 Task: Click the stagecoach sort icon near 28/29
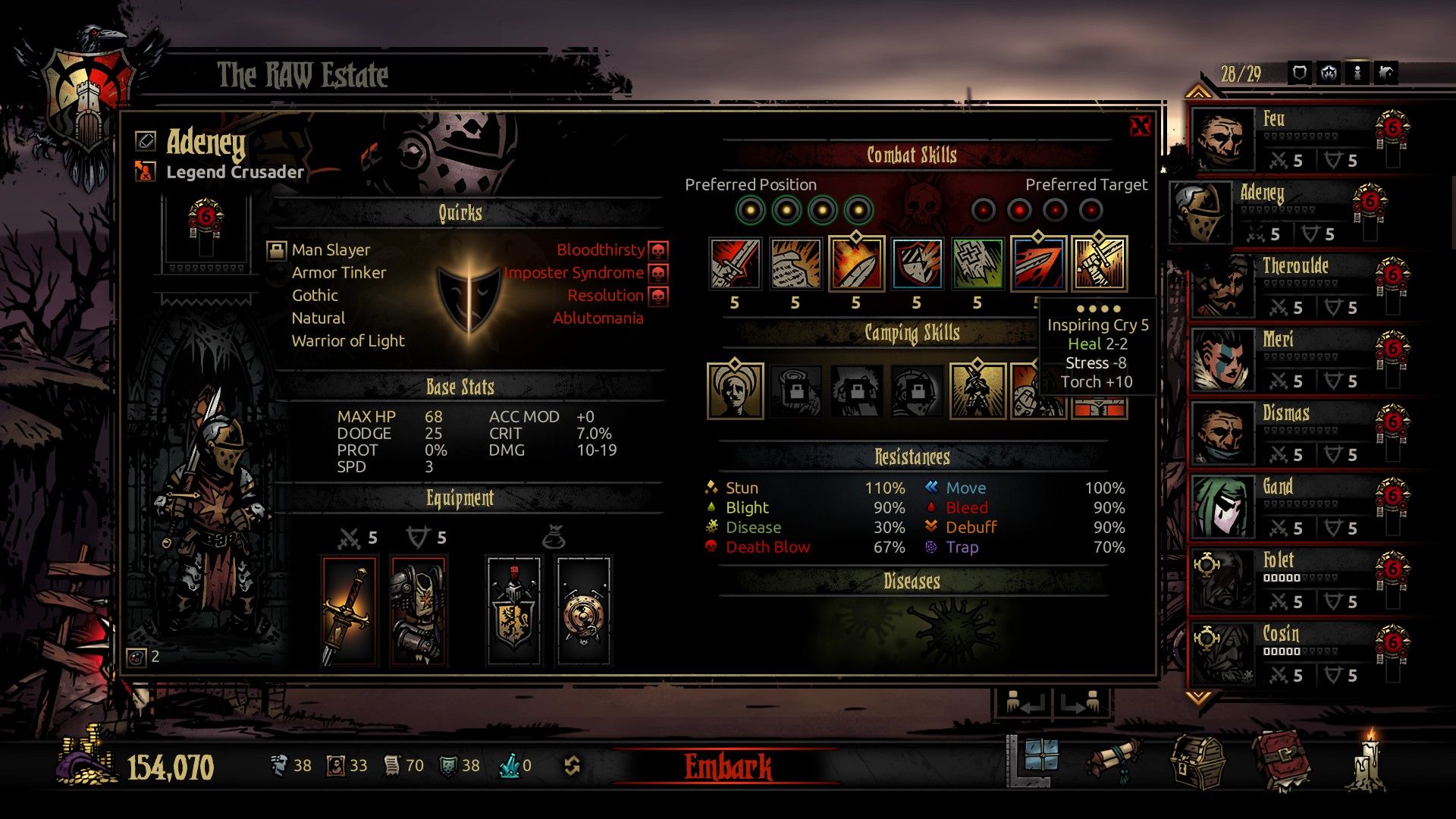click(1328, 71)
